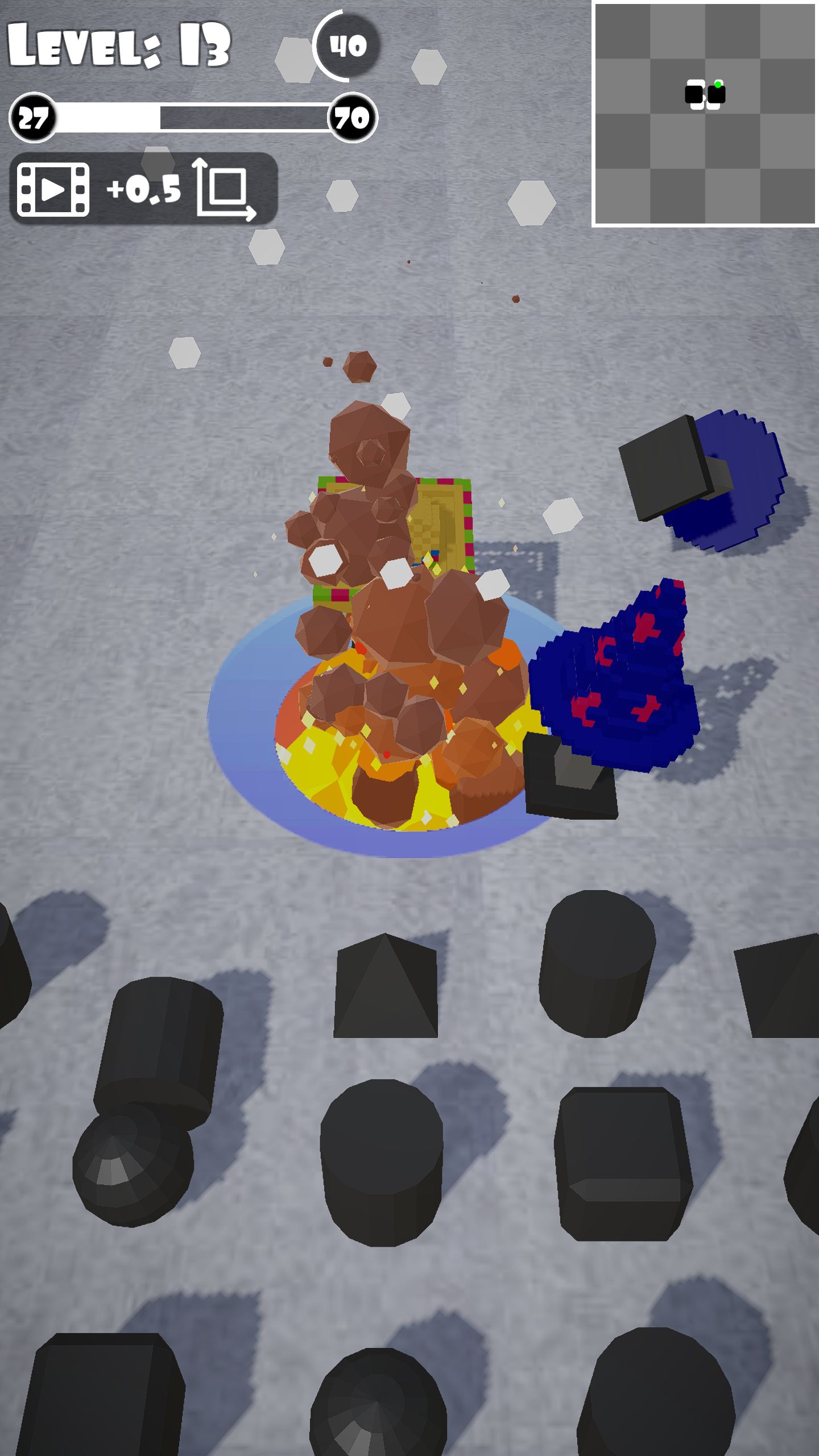
Task: Open the checkered minimap
Action: point(705,114)
